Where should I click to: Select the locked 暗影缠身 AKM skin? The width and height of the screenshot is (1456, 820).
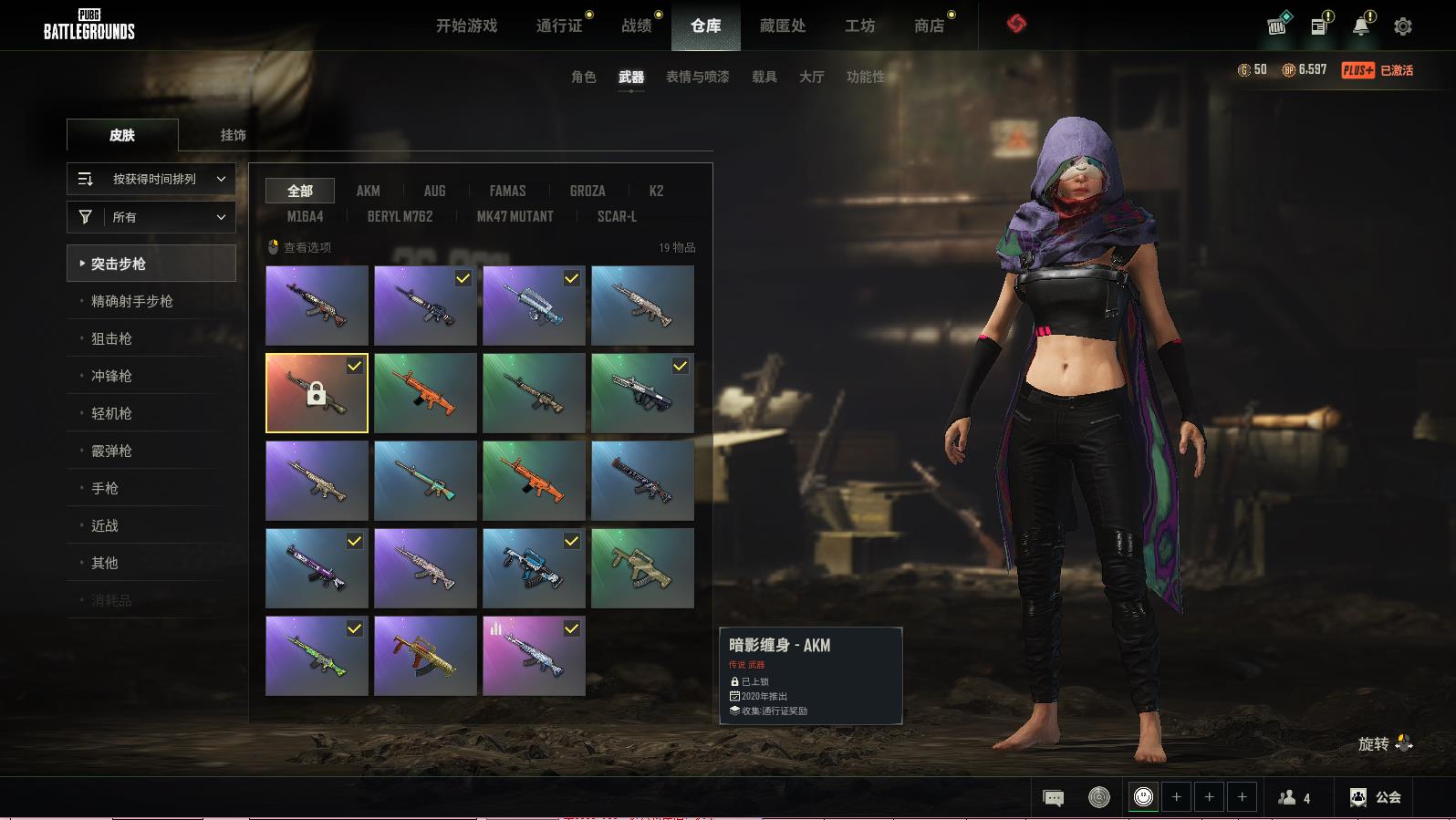[317, 393]
